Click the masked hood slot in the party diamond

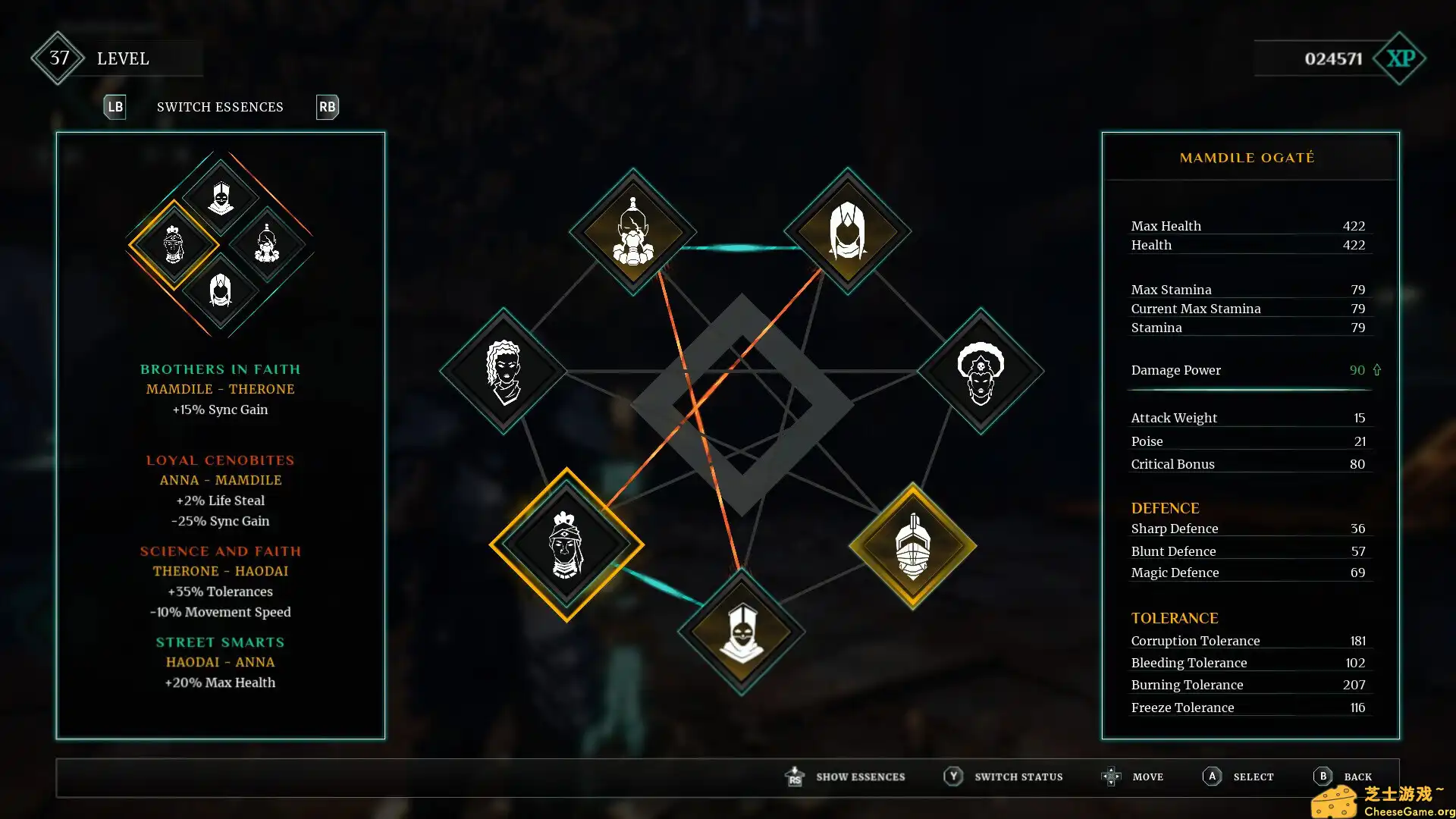tap(221, 197)
